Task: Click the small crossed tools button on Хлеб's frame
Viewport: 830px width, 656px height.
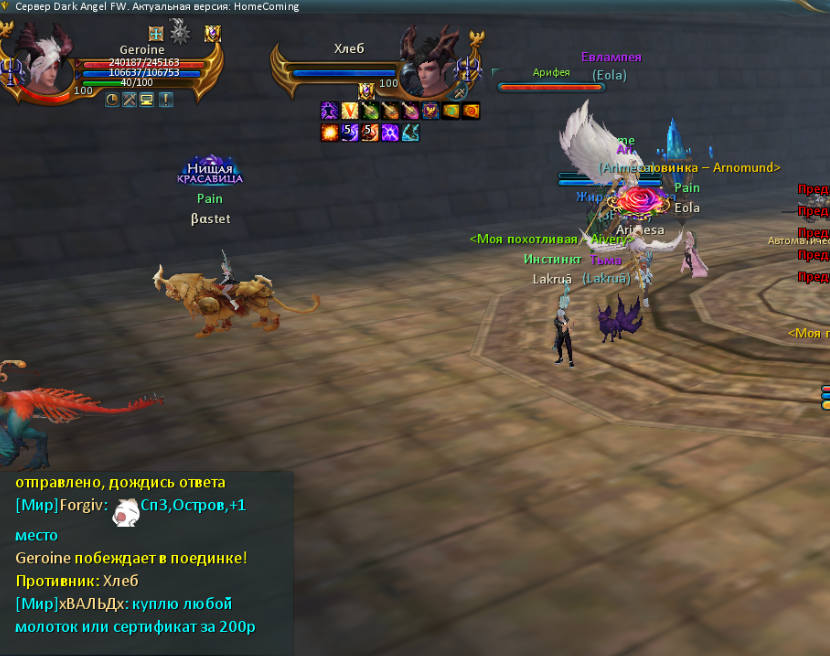Action: [x=459, y=93]
